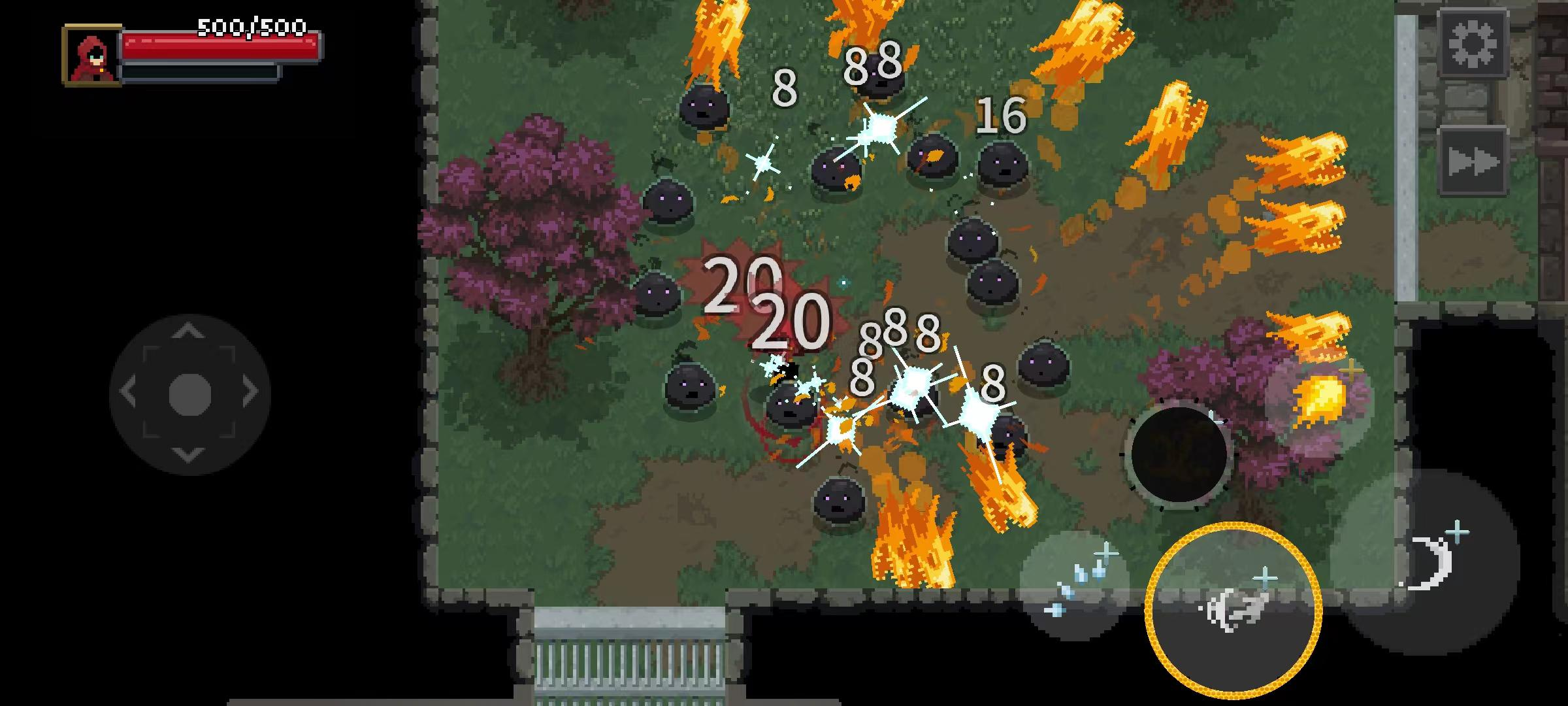Activate the ice shards spell
1568x706 pixels.
pyautogui.click(x=1075, y=584)
